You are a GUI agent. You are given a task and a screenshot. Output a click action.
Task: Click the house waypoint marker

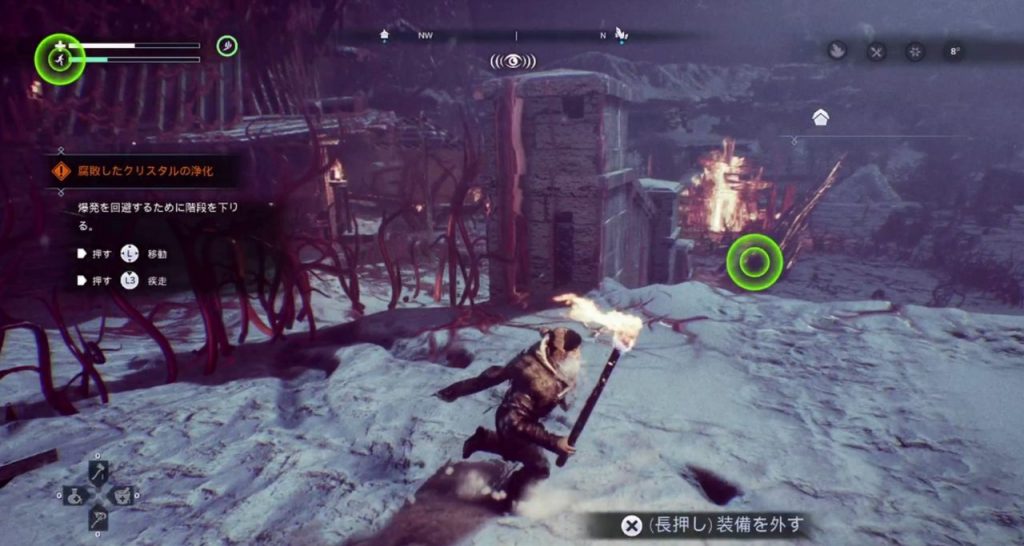click(x=820, y=118)
